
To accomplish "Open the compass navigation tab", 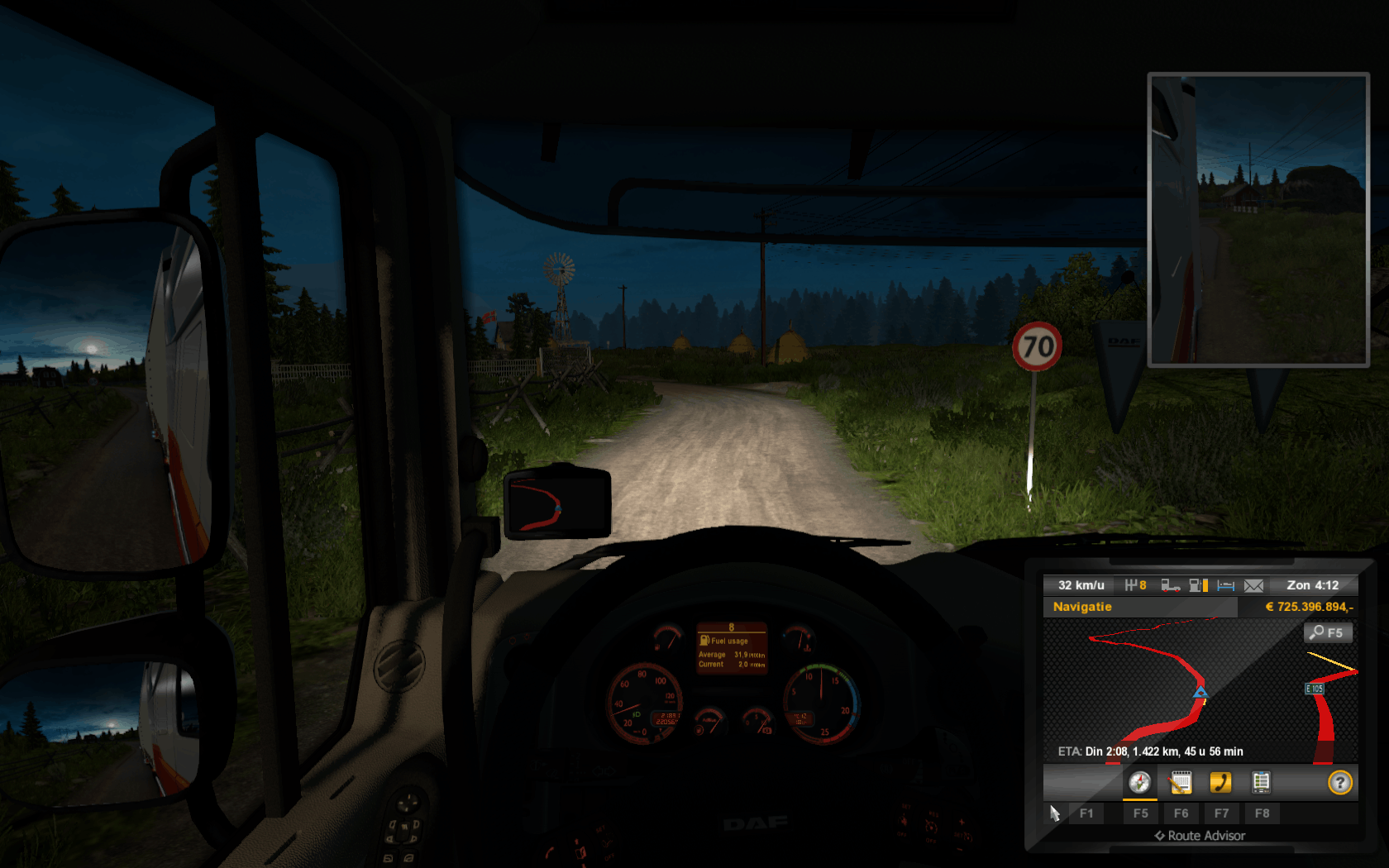I will coord(1139,782).
